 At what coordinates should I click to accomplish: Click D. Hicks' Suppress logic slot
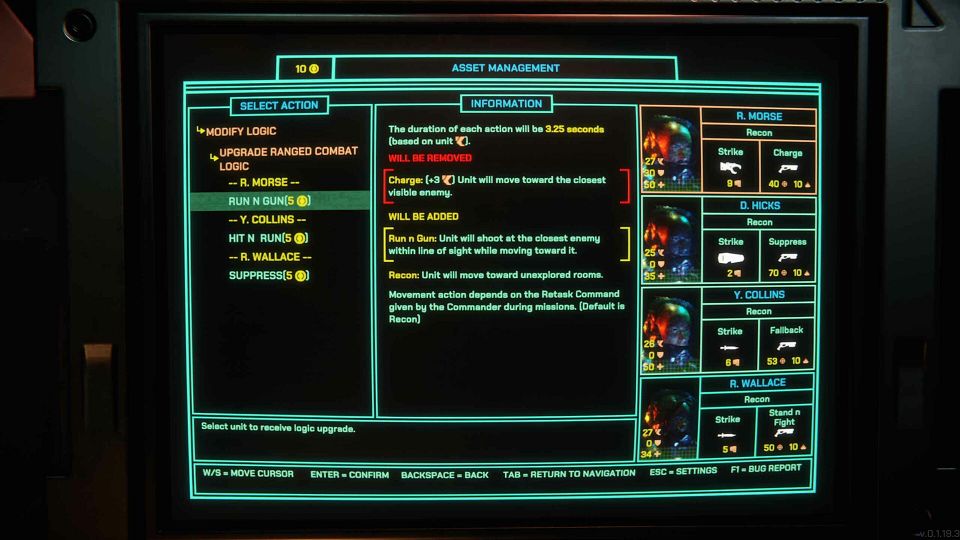click(787, 256)
